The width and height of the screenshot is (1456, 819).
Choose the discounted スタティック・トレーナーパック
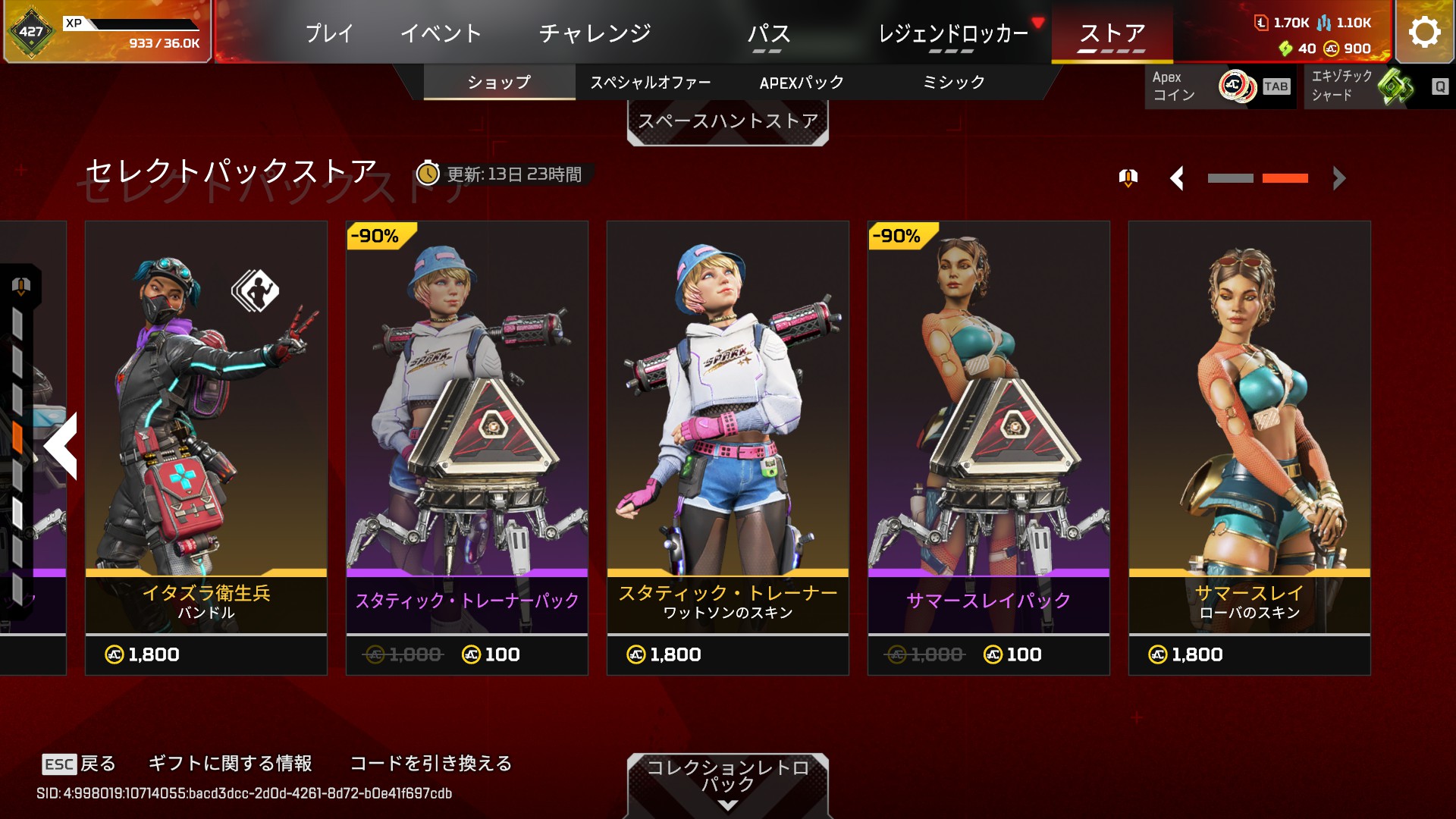[x=467, y=447]
